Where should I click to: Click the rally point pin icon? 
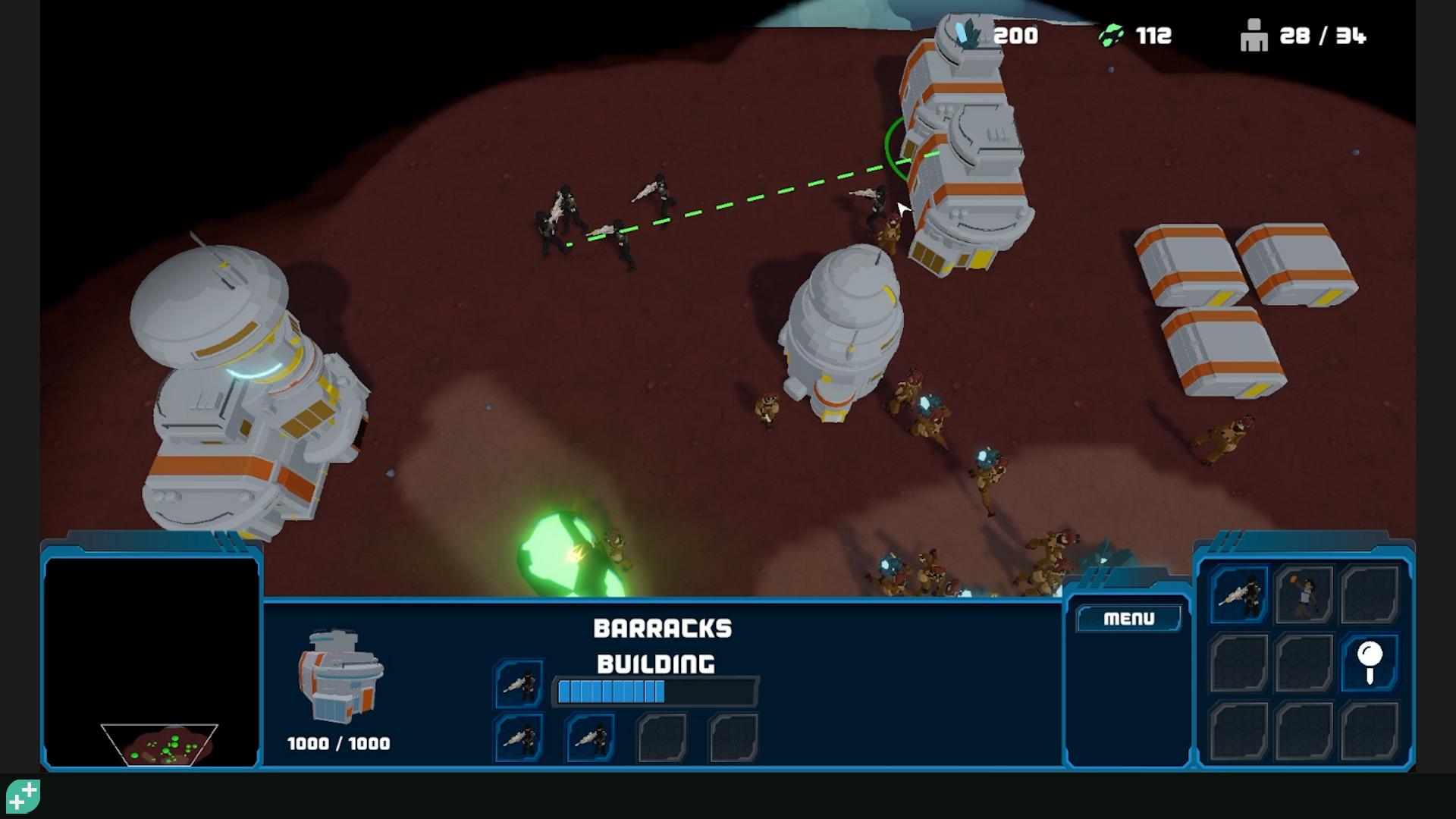pos(1370,661)
